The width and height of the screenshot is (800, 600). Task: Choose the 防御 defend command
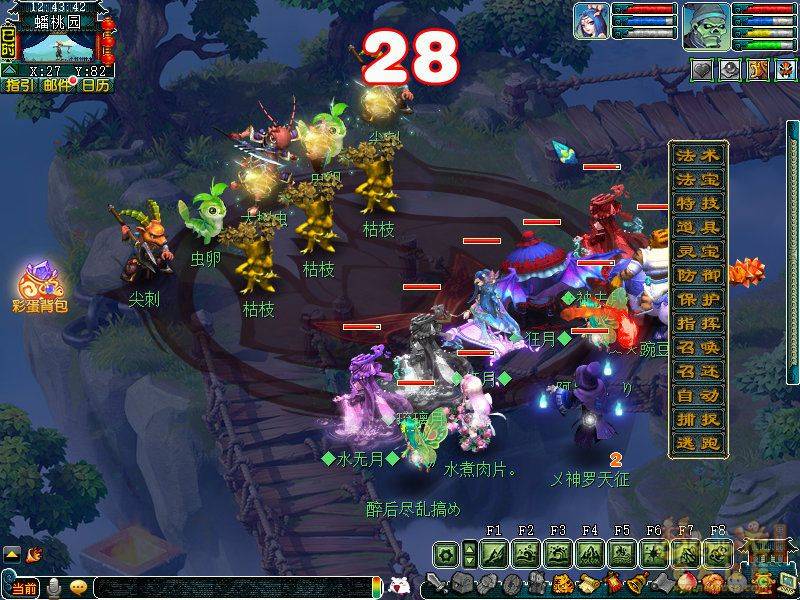click(x=697, y=275)
